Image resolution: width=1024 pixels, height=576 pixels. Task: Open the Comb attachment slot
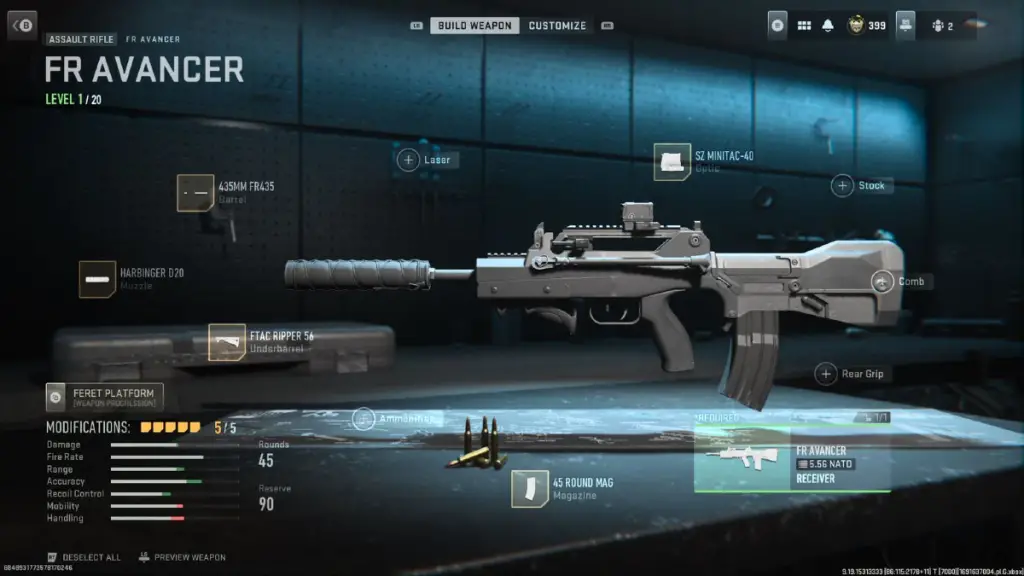point(882,282)
